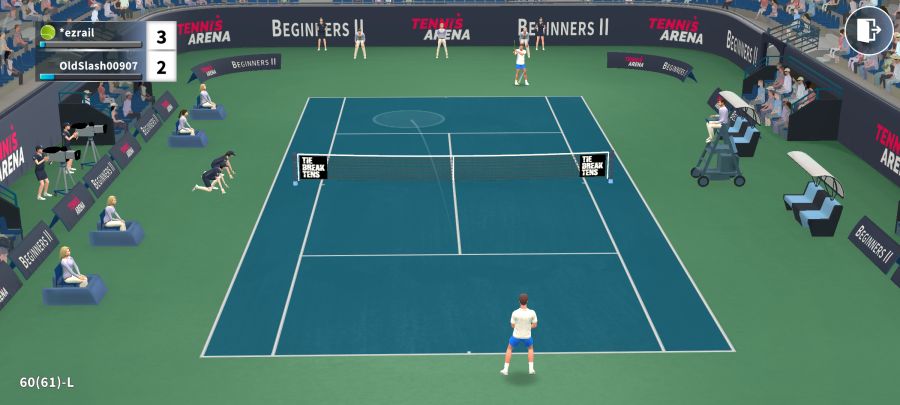Screen dimensions: 900x405
Task: Exit the match with the door icon
Action: [868, 30]
